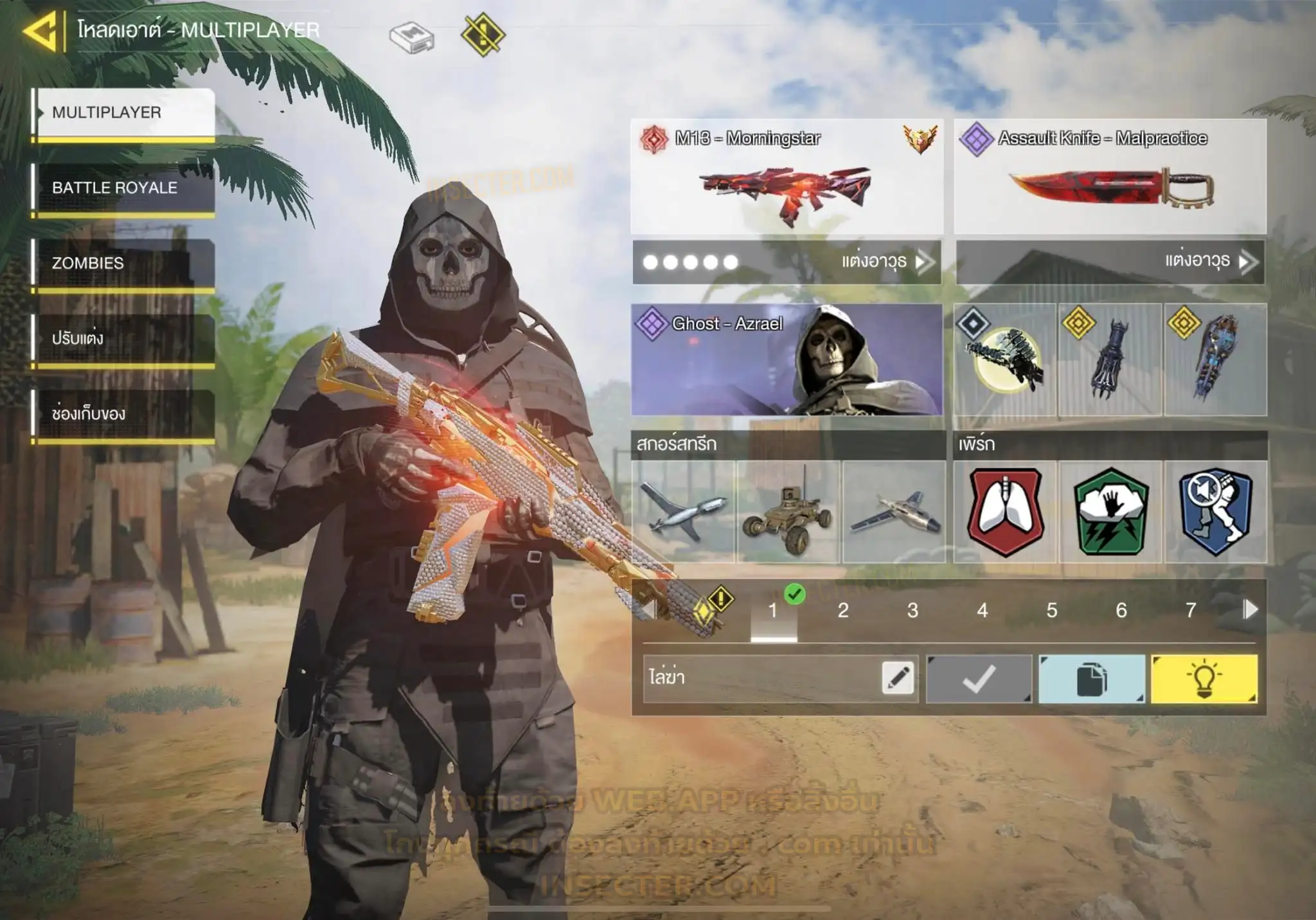Switch to loadout slot 4
1316x920 pixels.
tap(982, 610)
